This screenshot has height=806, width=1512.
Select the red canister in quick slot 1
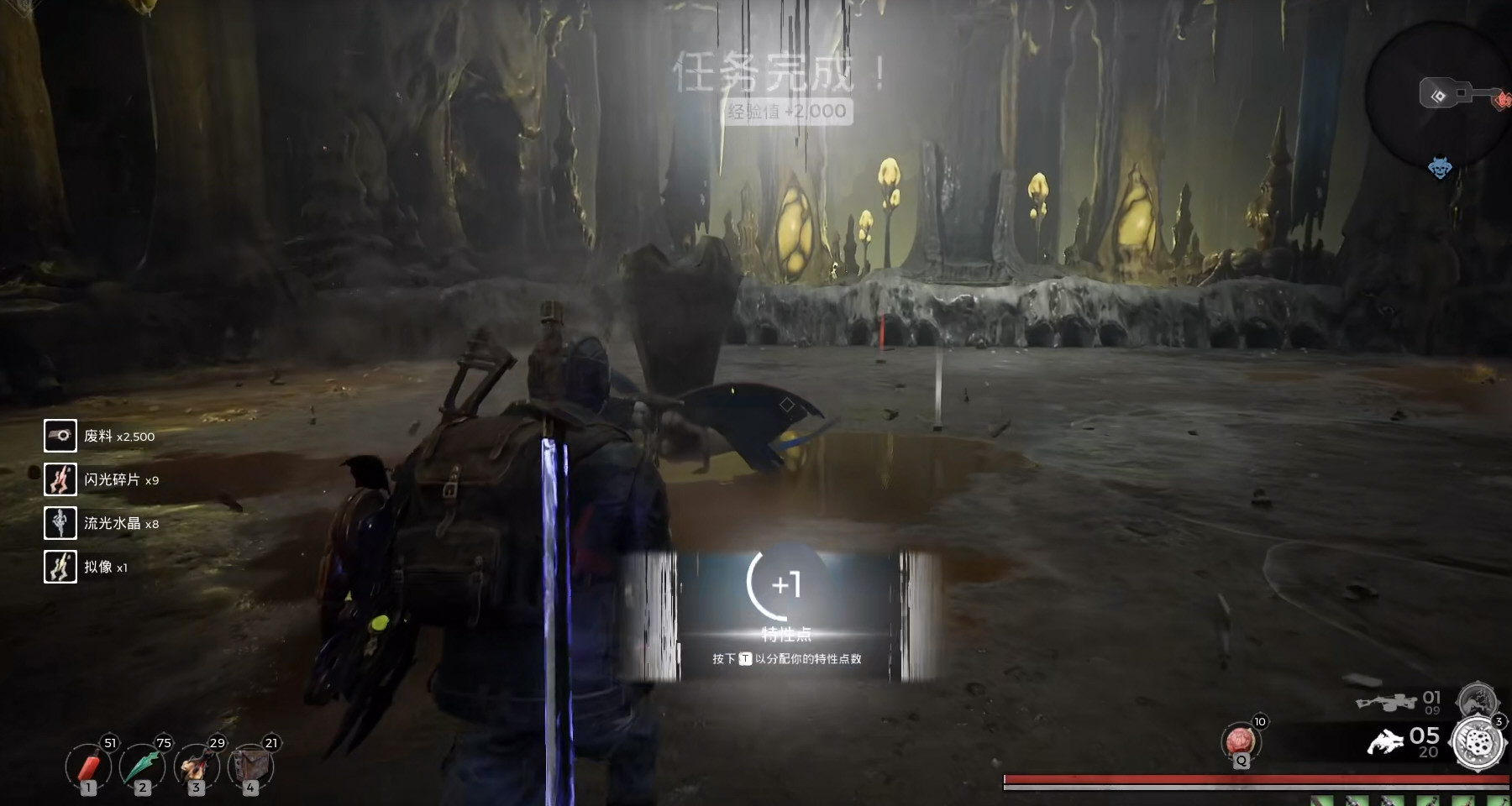(x=88, y=767)
